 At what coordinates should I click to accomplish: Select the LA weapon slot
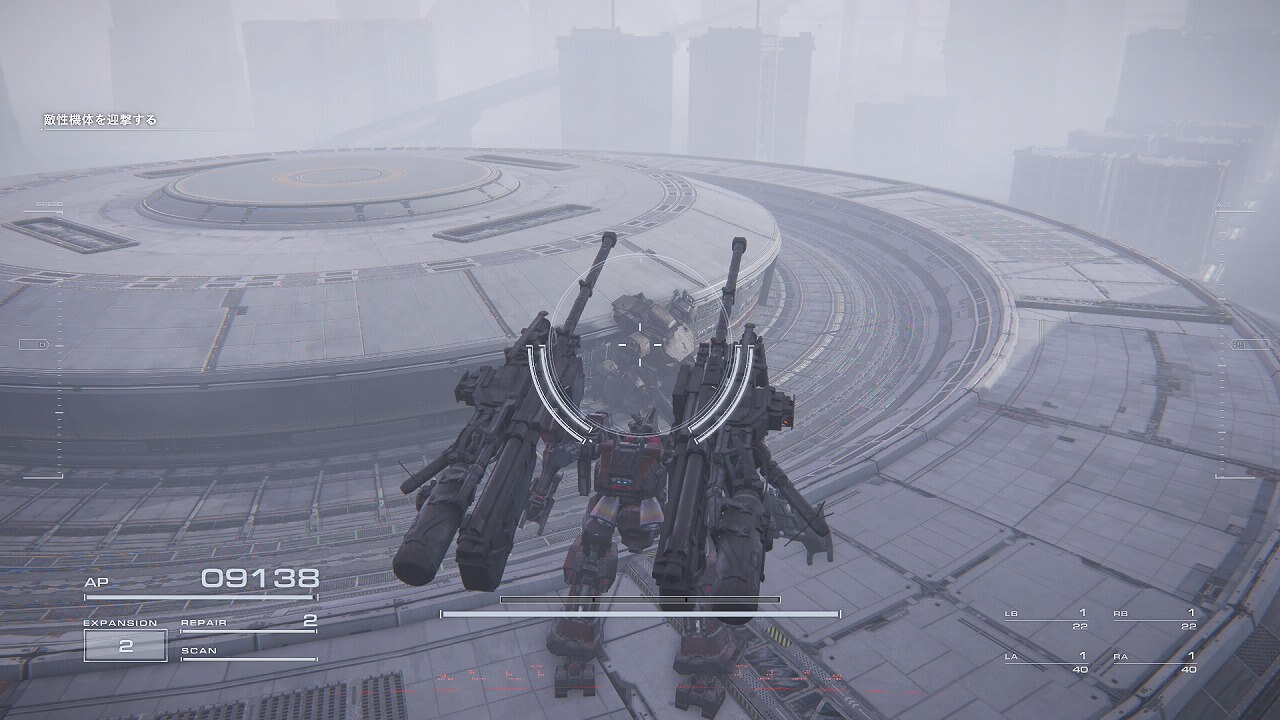click(x=1046, y=662)
